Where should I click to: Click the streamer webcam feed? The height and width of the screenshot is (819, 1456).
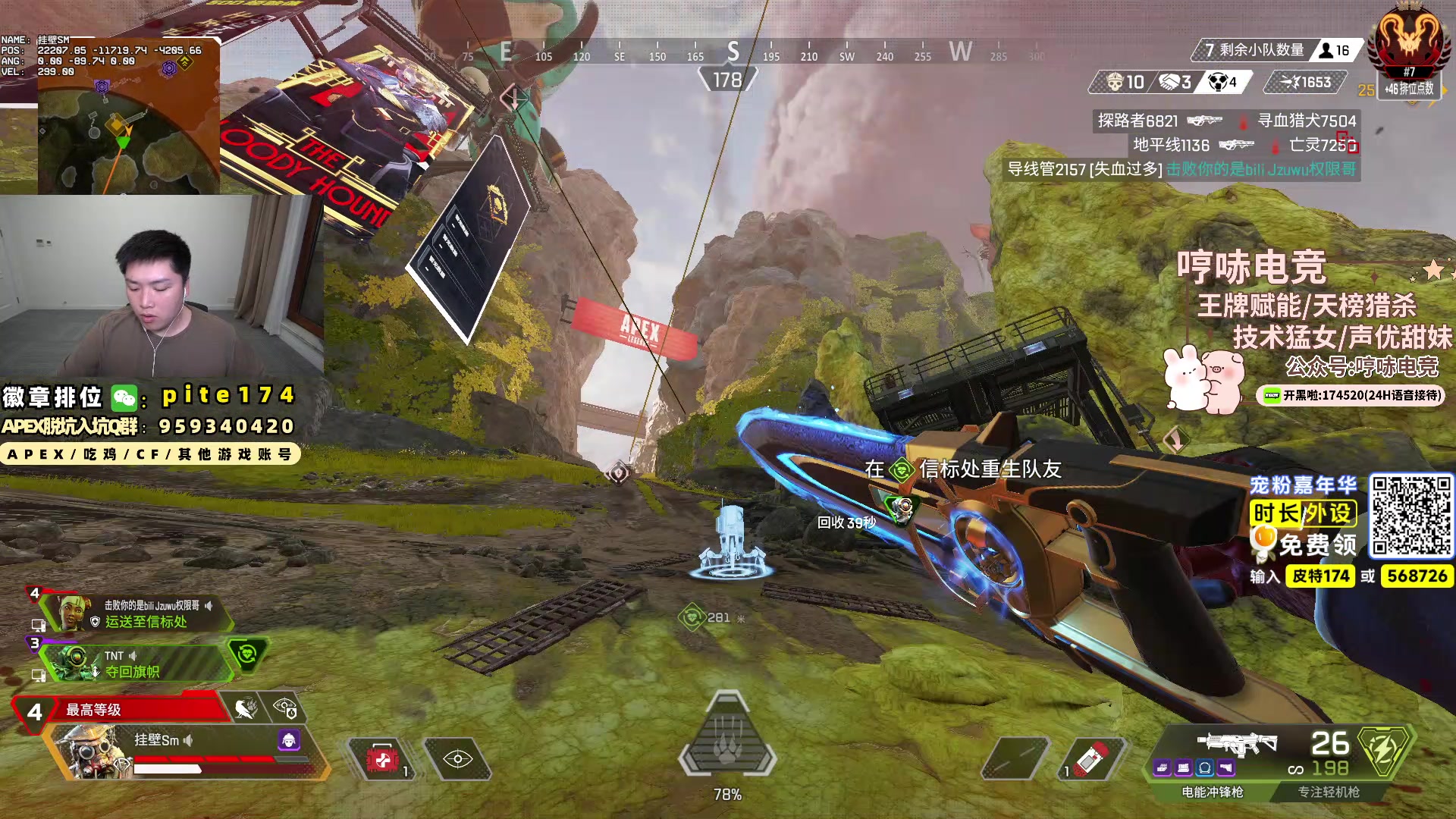coord(161,285)
